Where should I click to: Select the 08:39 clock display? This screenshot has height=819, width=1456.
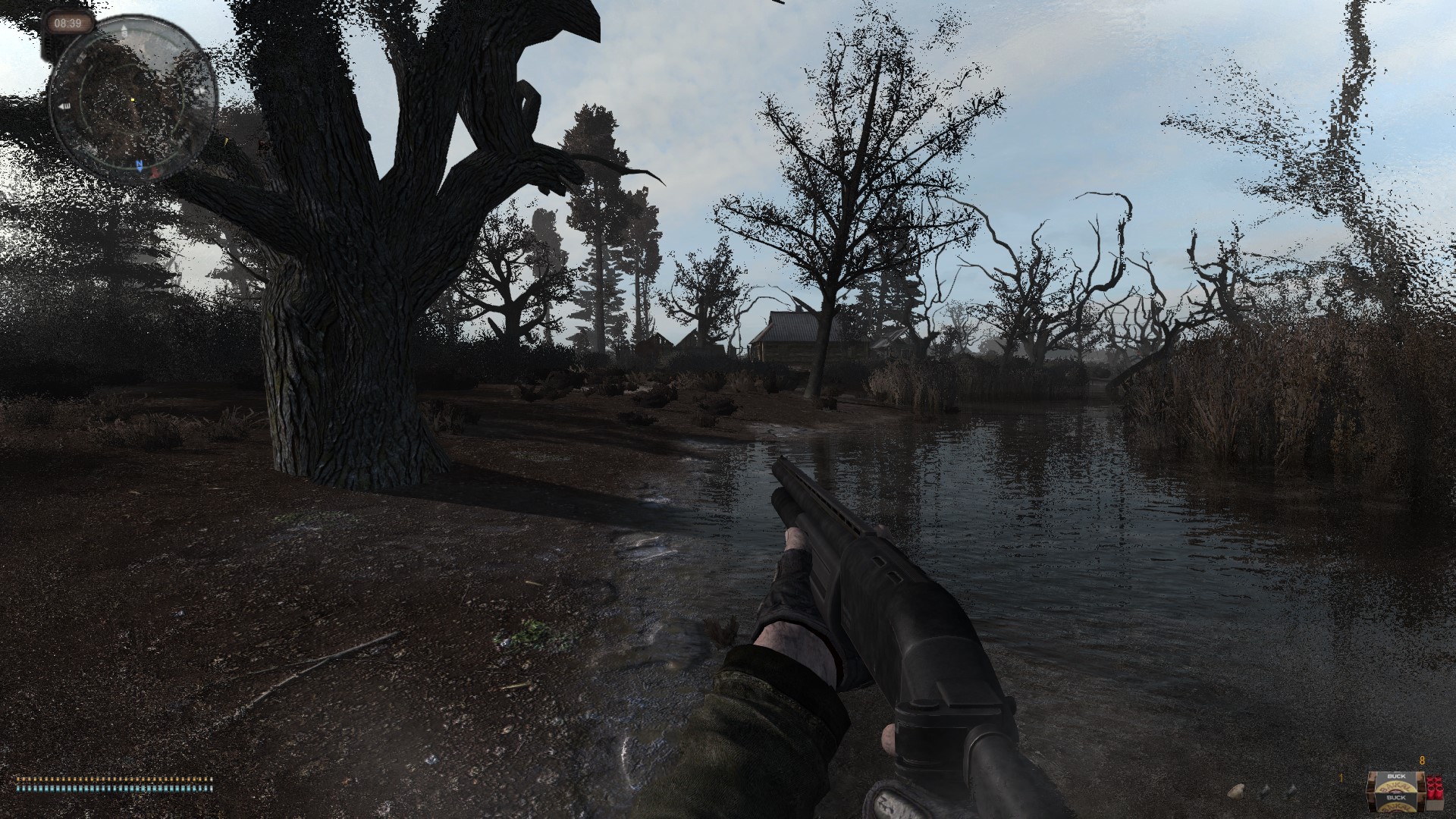pos(68,22)
